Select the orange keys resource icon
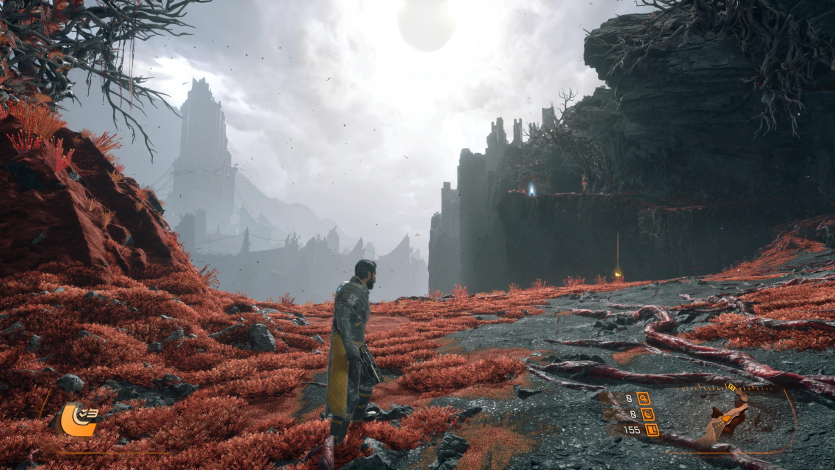 pos(644,398)
